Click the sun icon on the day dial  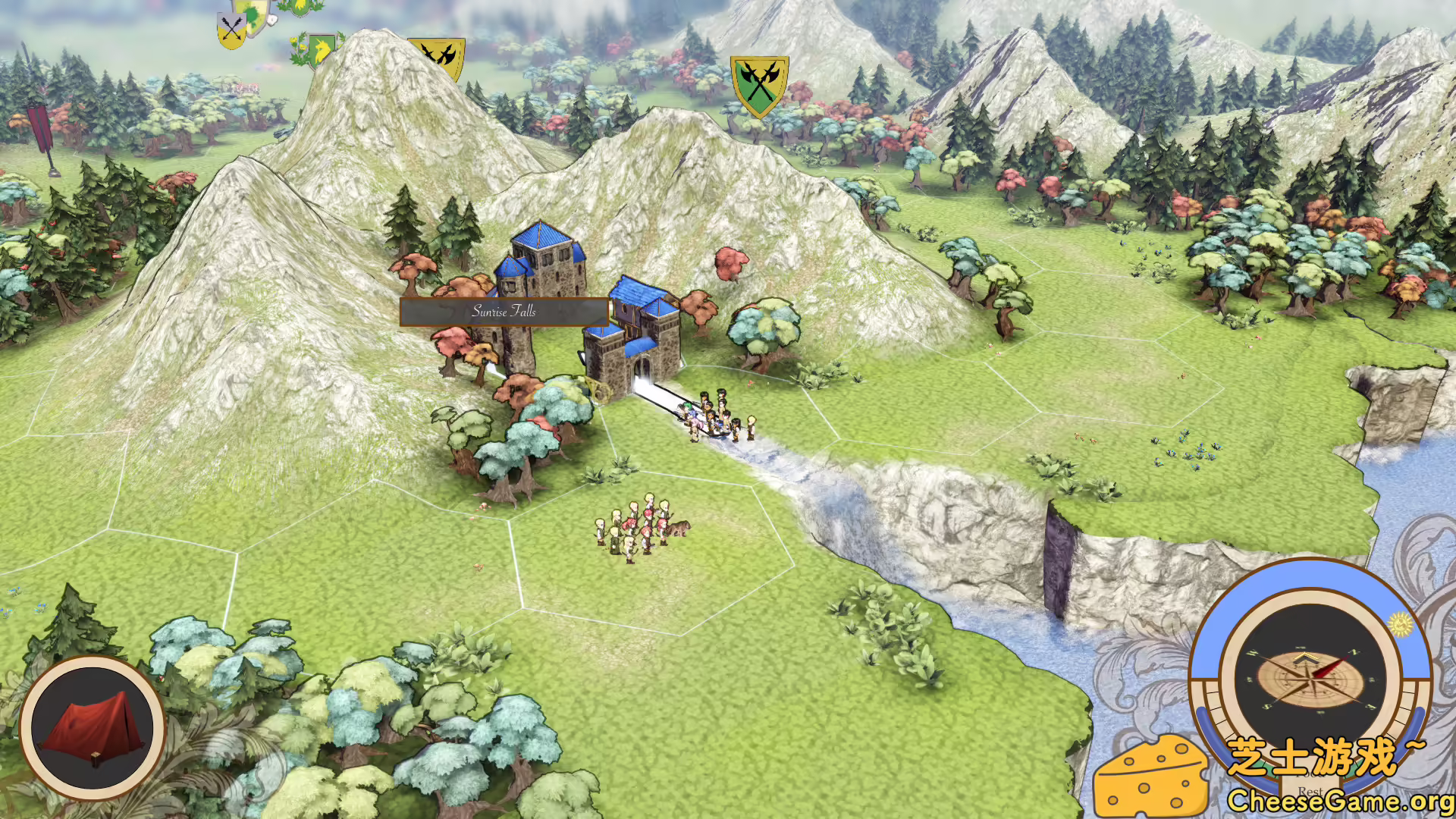(x=1400, y=624)
